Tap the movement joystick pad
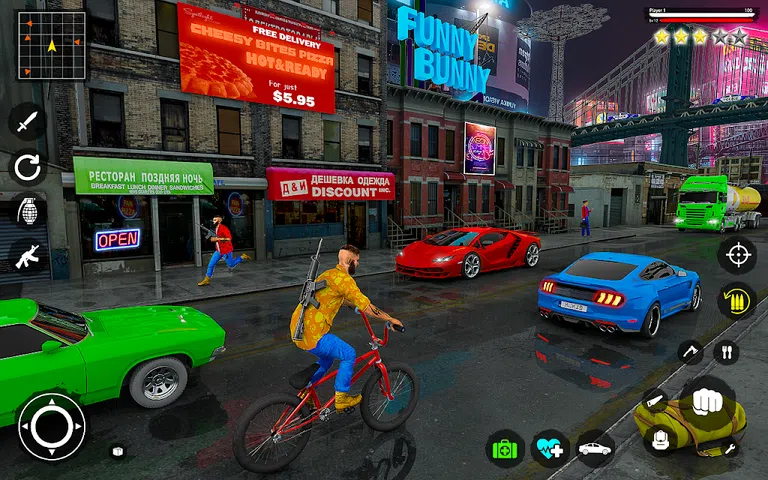Image resolution: width=768 pixels, height=480 pixels. point(51,427)
